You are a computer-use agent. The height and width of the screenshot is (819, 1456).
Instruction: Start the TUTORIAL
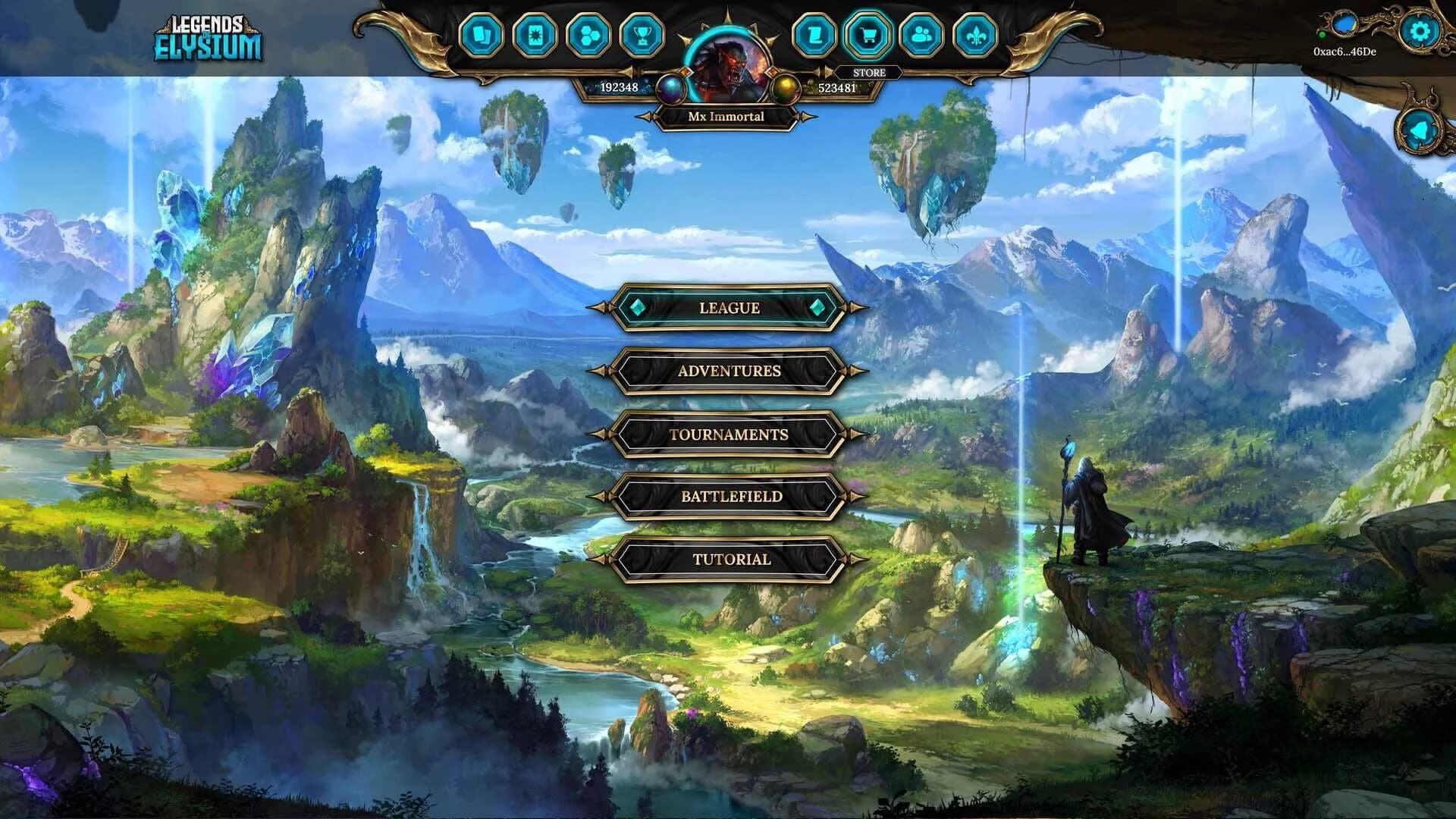[729, 560]
